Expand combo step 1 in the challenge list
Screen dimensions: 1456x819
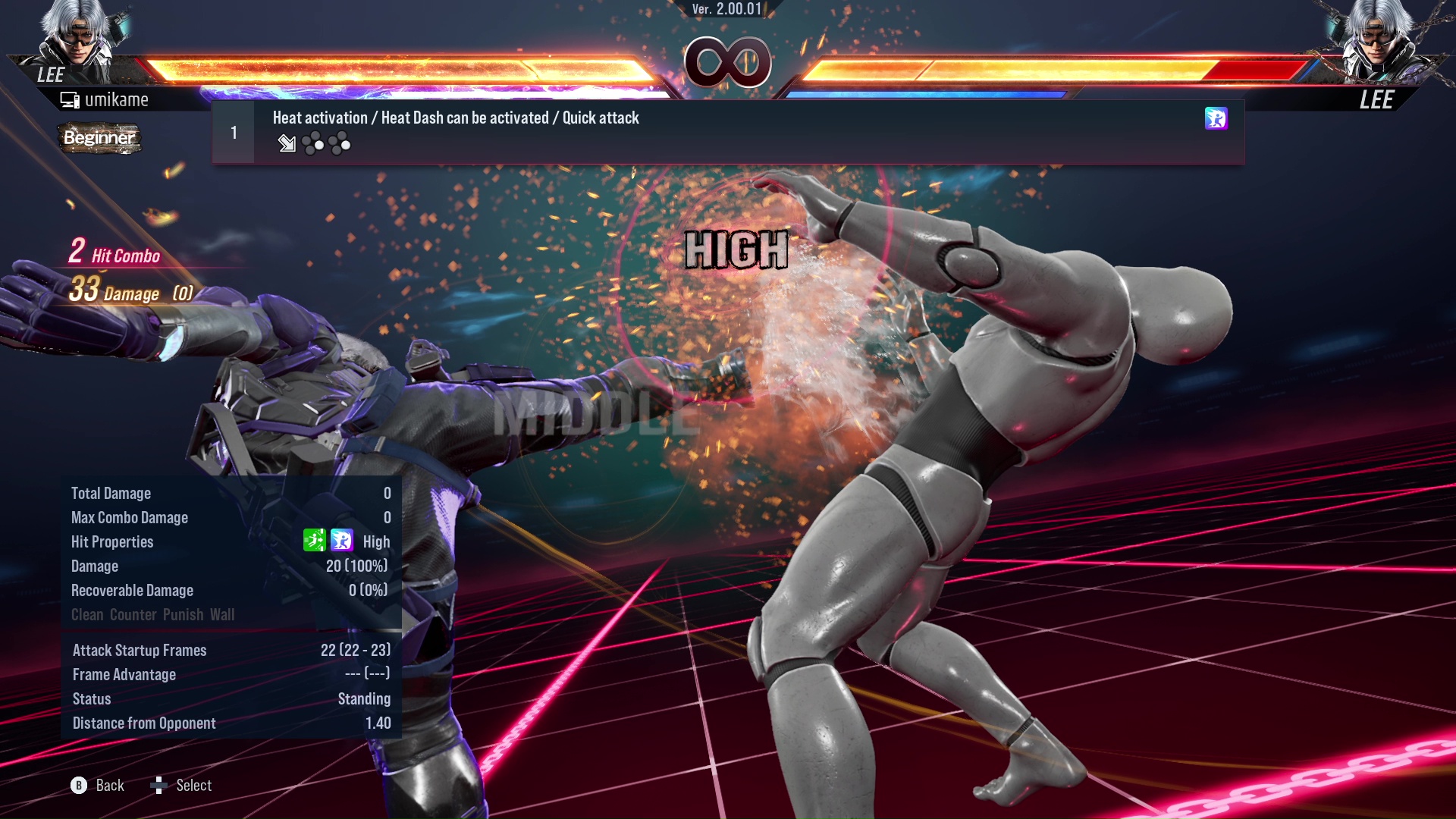(x=234, y=131)
